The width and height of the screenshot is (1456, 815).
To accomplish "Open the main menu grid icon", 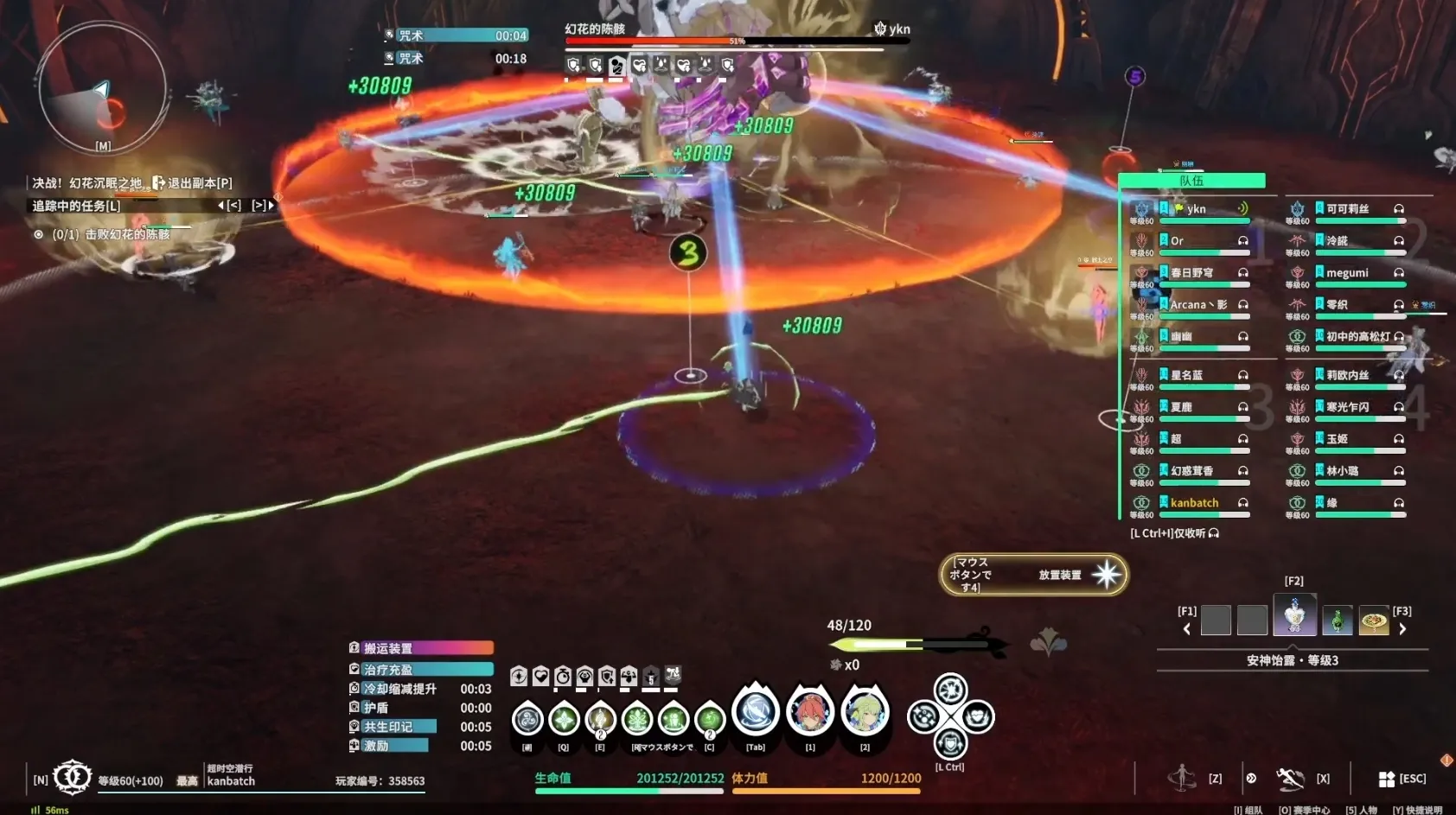I will point(1387,779).
